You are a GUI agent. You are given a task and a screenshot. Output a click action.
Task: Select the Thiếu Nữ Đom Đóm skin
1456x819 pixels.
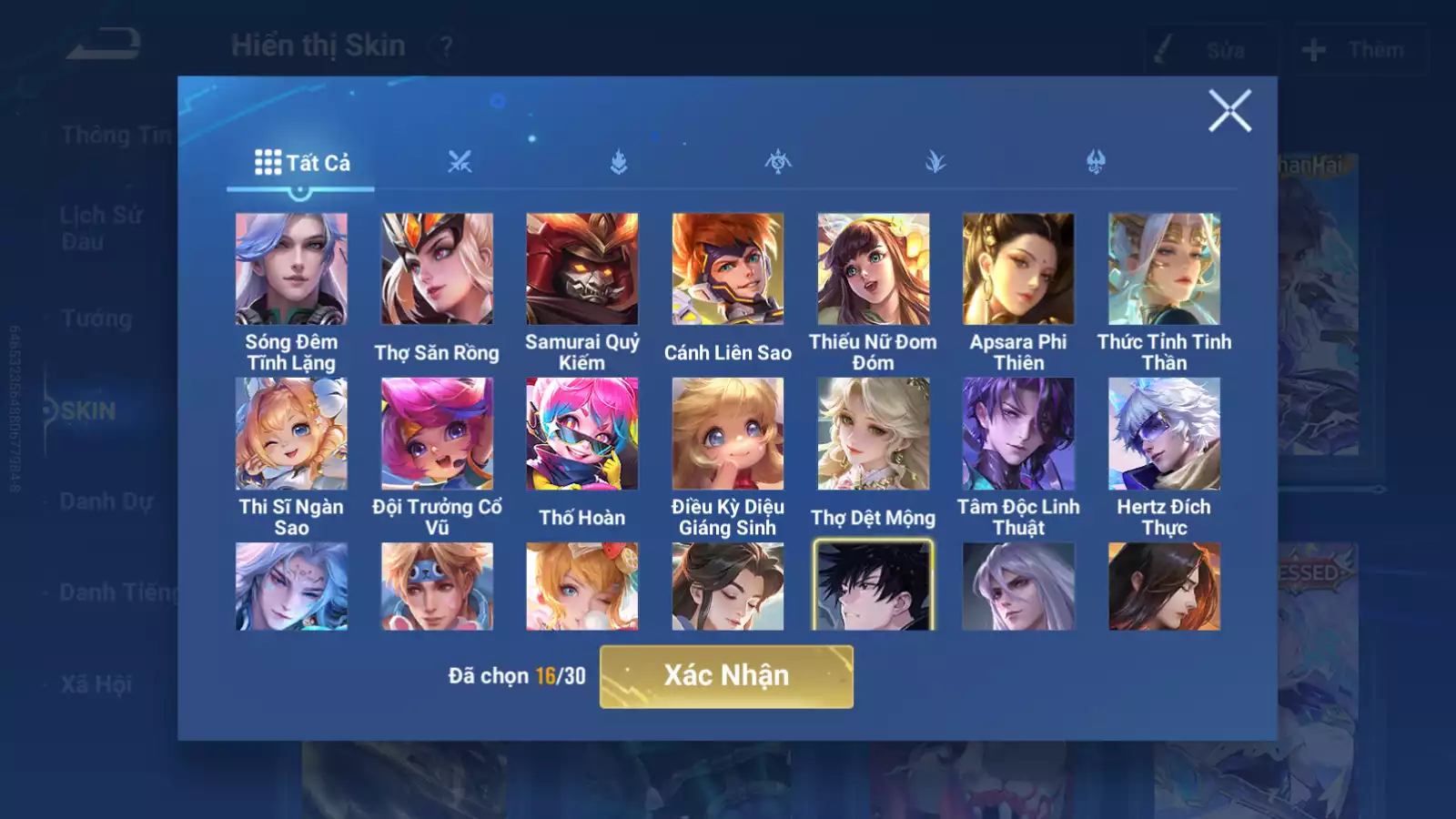coord(874,269)
